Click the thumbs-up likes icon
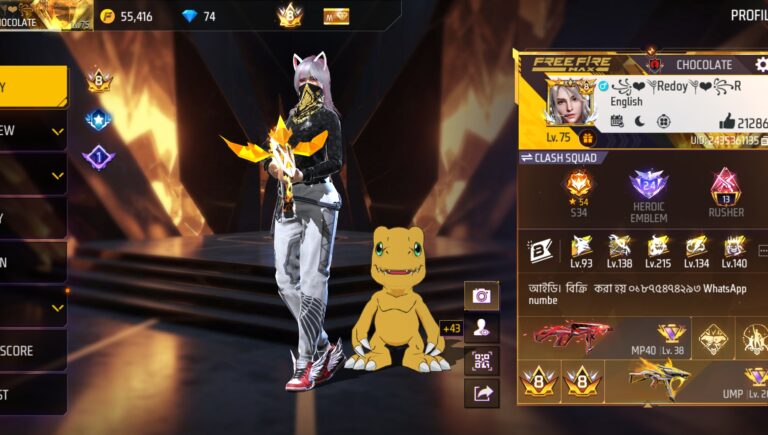The image size is (768, 435). 727,121
